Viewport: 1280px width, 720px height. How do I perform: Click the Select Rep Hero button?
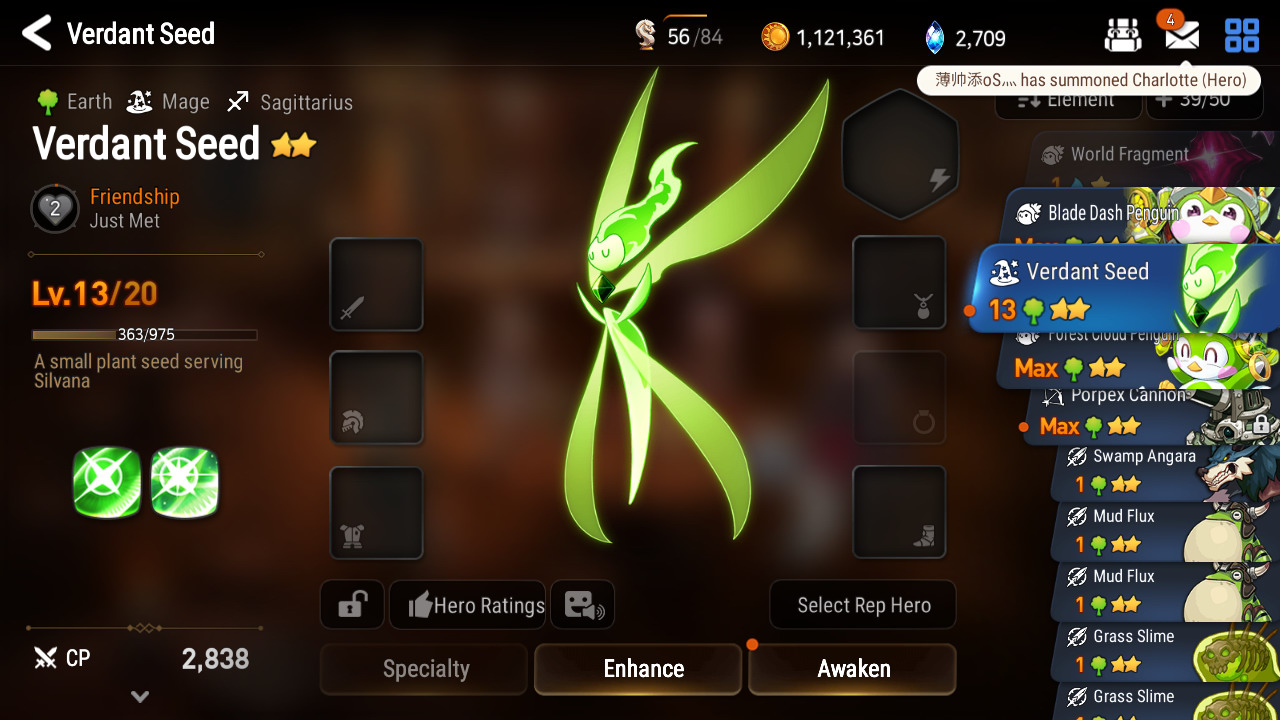[x=863, y=605]
